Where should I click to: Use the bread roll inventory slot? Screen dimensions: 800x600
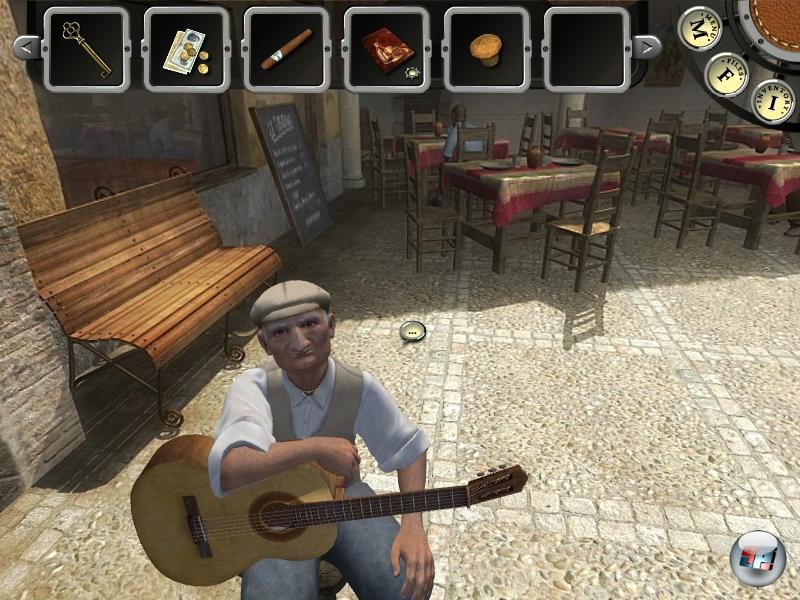tap(487, 48)
